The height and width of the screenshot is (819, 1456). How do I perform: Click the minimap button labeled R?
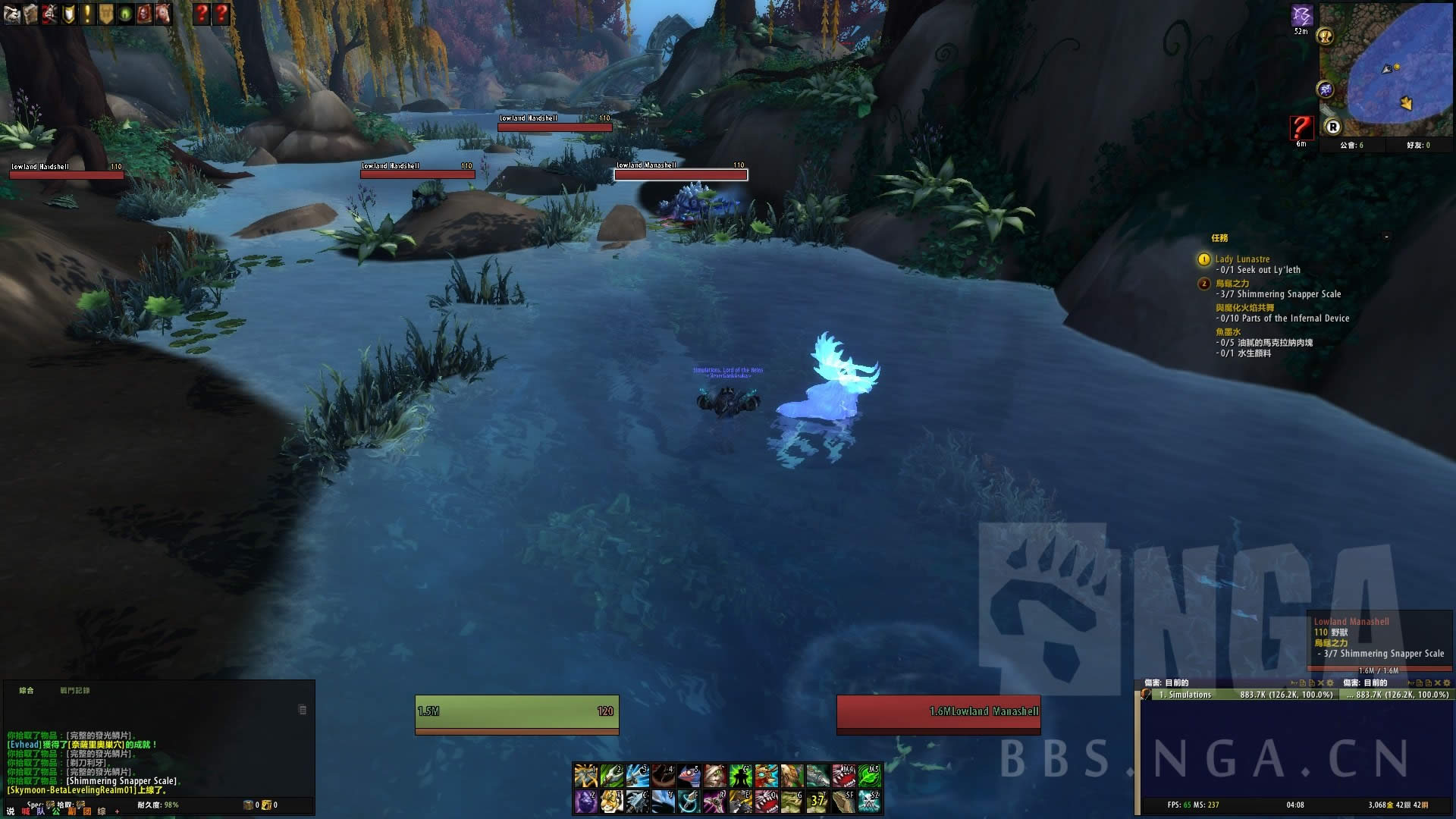1332,127
